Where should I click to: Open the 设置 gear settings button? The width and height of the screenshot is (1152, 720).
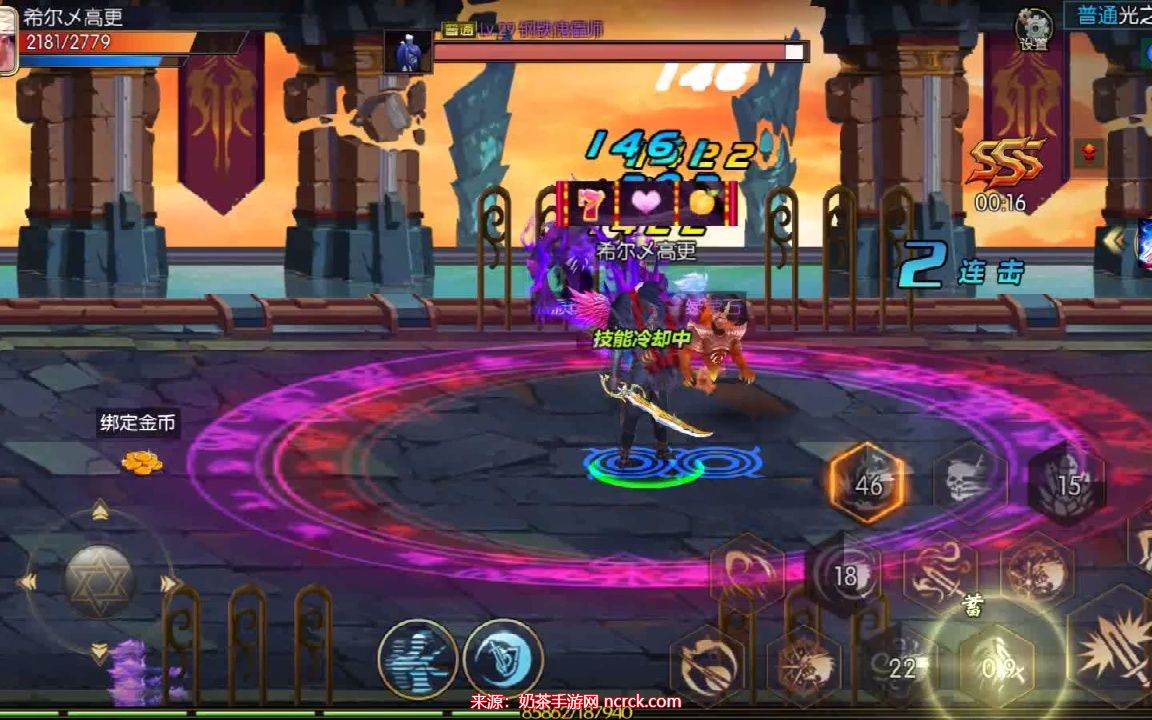pyautogui.click(x=1033, y=28)
